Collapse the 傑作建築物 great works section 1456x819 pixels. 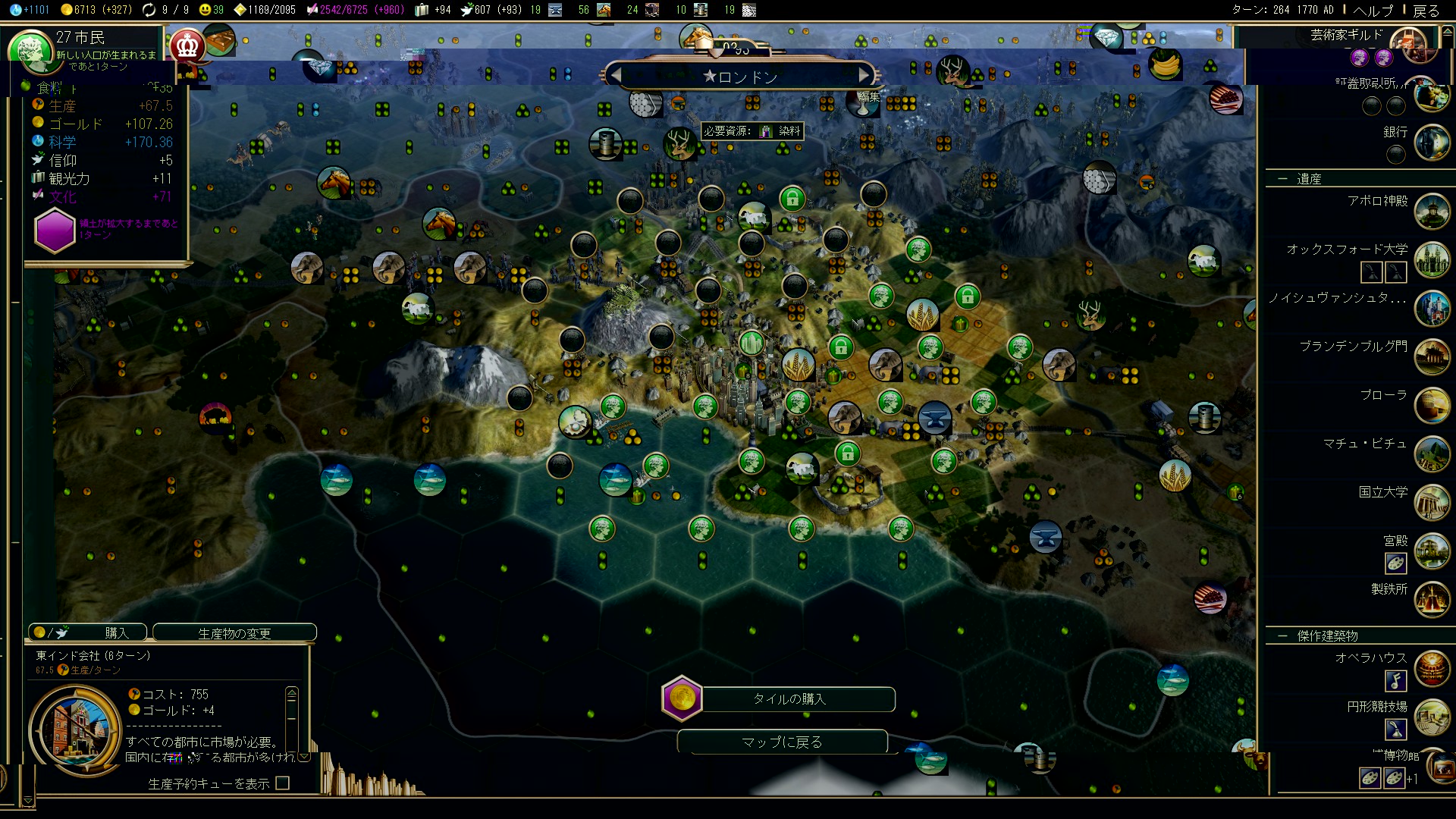[x=1283, y=635]
